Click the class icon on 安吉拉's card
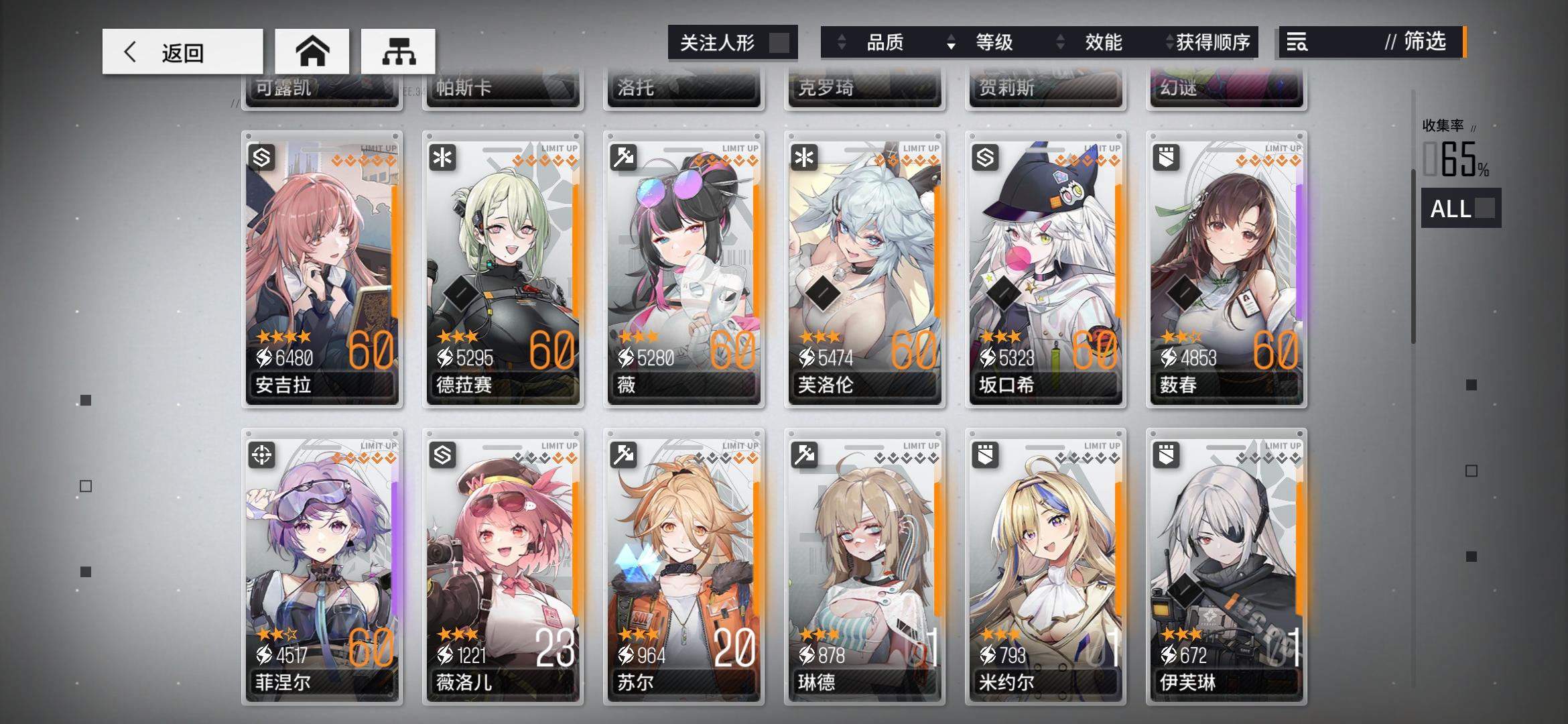This screenshot has height=724, width=1568. (x=263, y=158)
